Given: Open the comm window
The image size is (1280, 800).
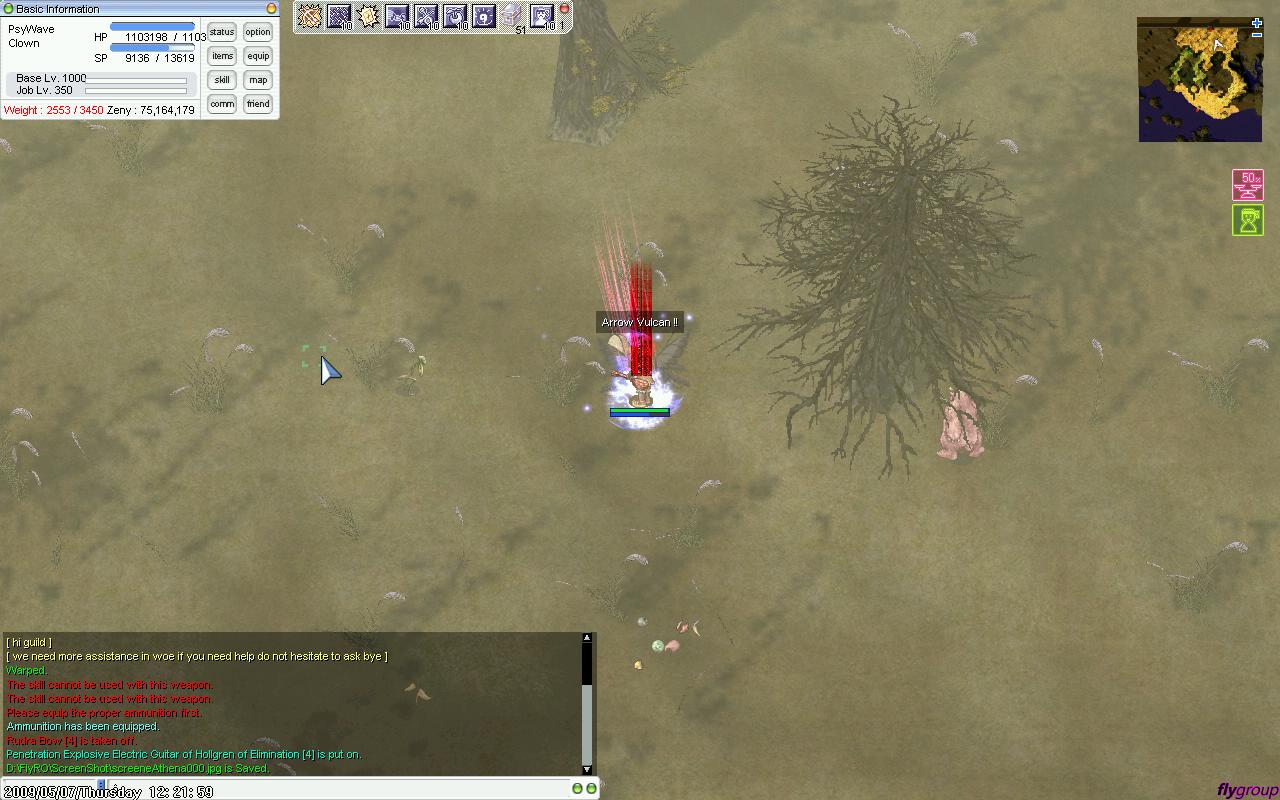Looking at the screenshot, I should tap(222, 104).
